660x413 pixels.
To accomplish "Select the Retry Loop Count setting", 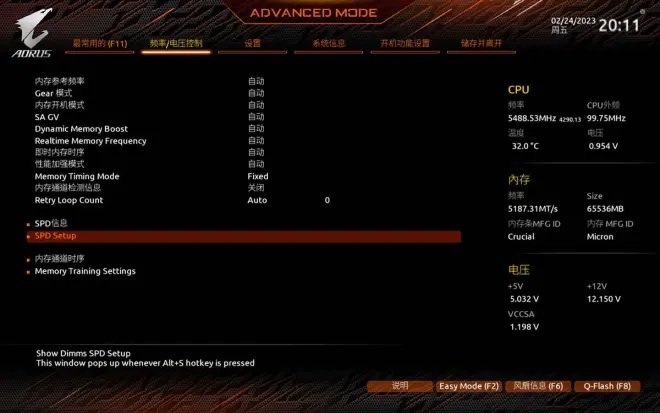I will [69, 200].
